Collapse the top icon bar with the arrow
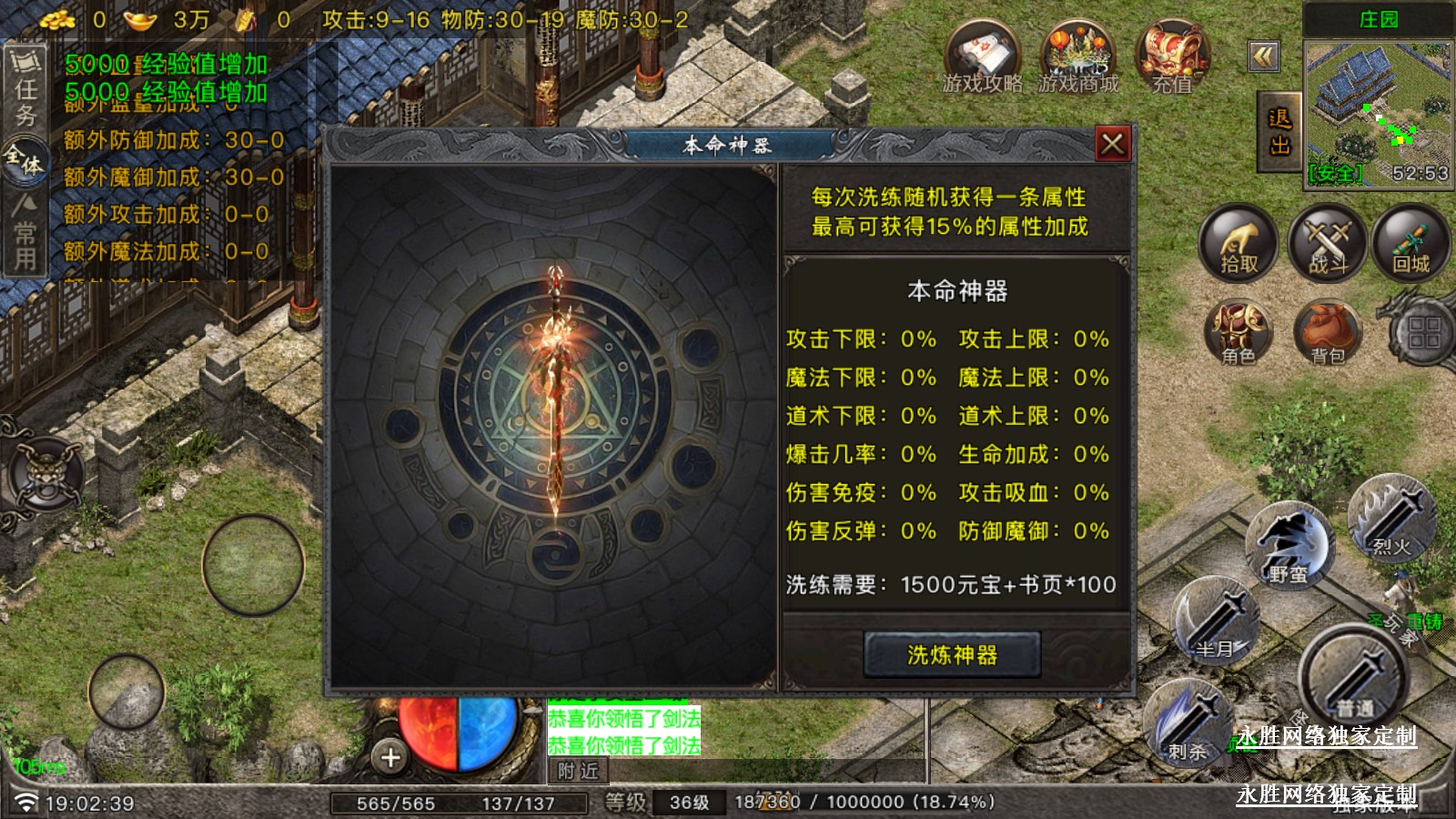The width and height of the screenshot is (1456, 819). click(x=1263, y=57)
